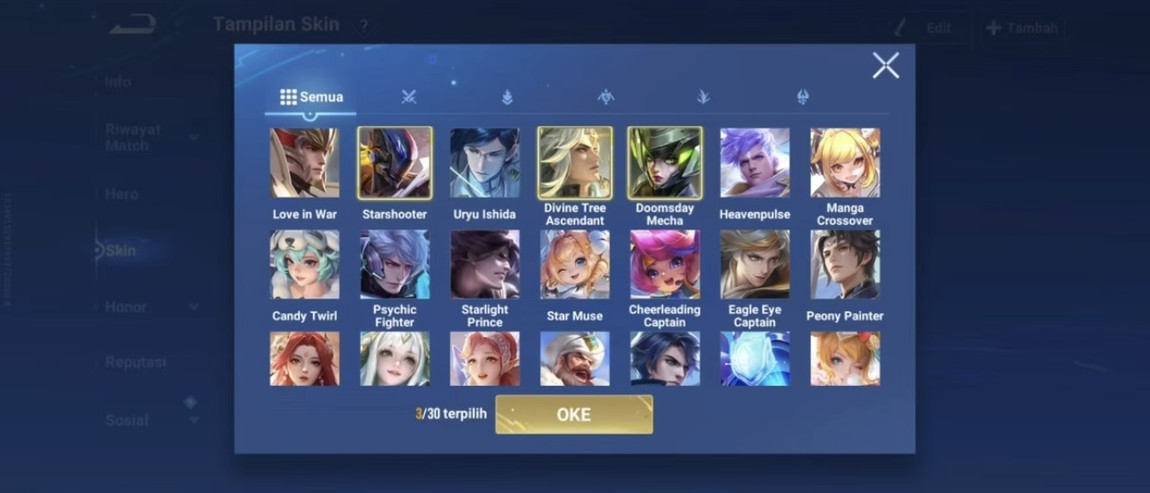This screenshot has height=493, width=1150.
Task: Select the Heavenpulse skin
Action: 755,163
